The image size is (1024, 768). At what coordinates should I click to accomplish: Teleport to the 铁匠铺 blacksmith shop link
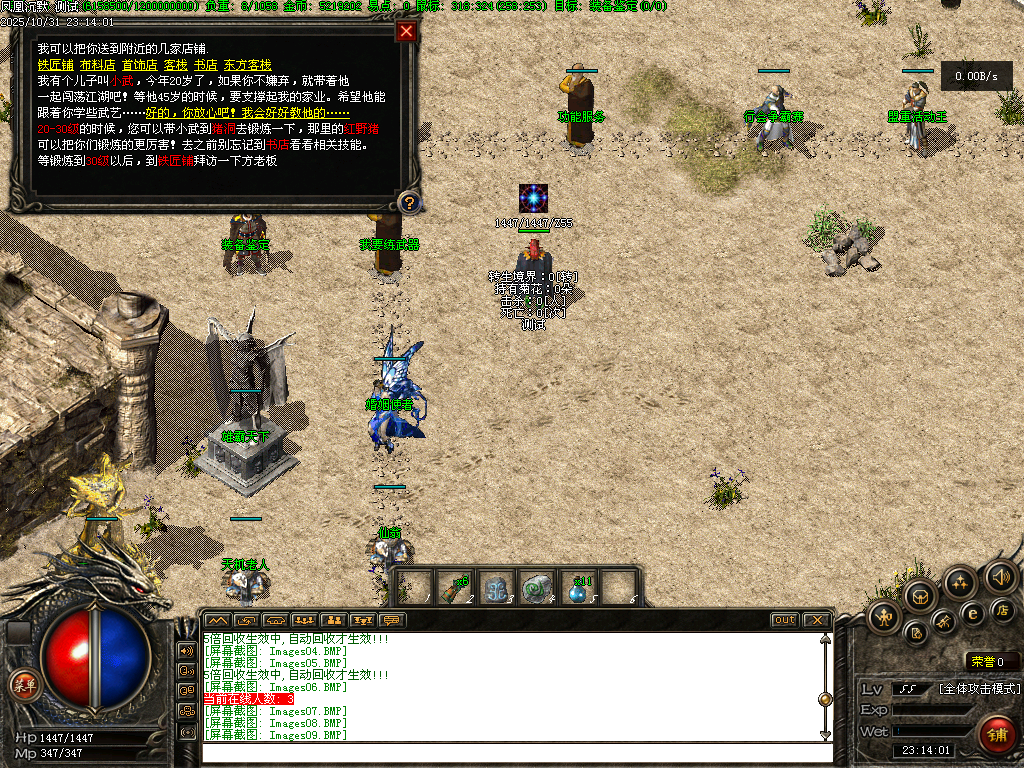click(55, 65)
